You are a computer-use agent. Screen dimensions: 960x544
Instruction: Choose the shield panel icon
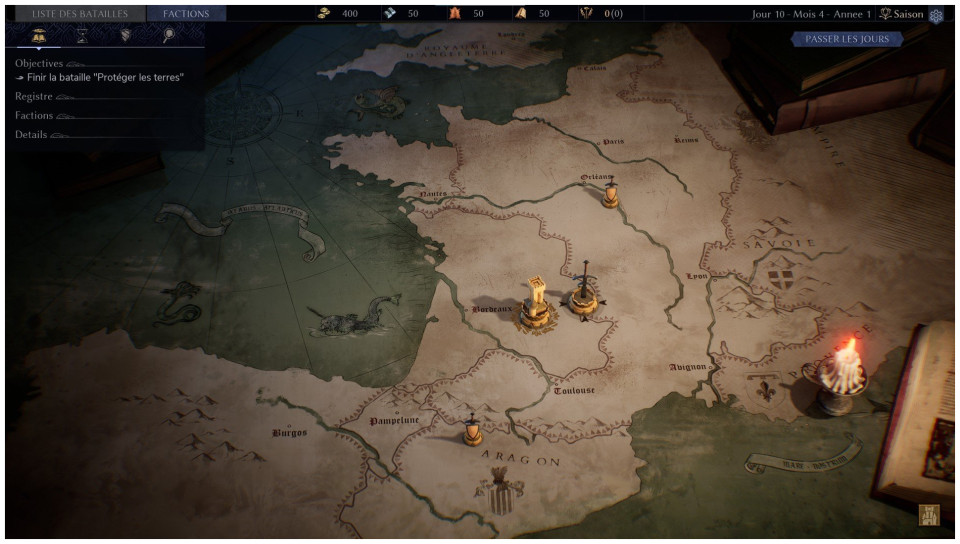click(126, 36)
